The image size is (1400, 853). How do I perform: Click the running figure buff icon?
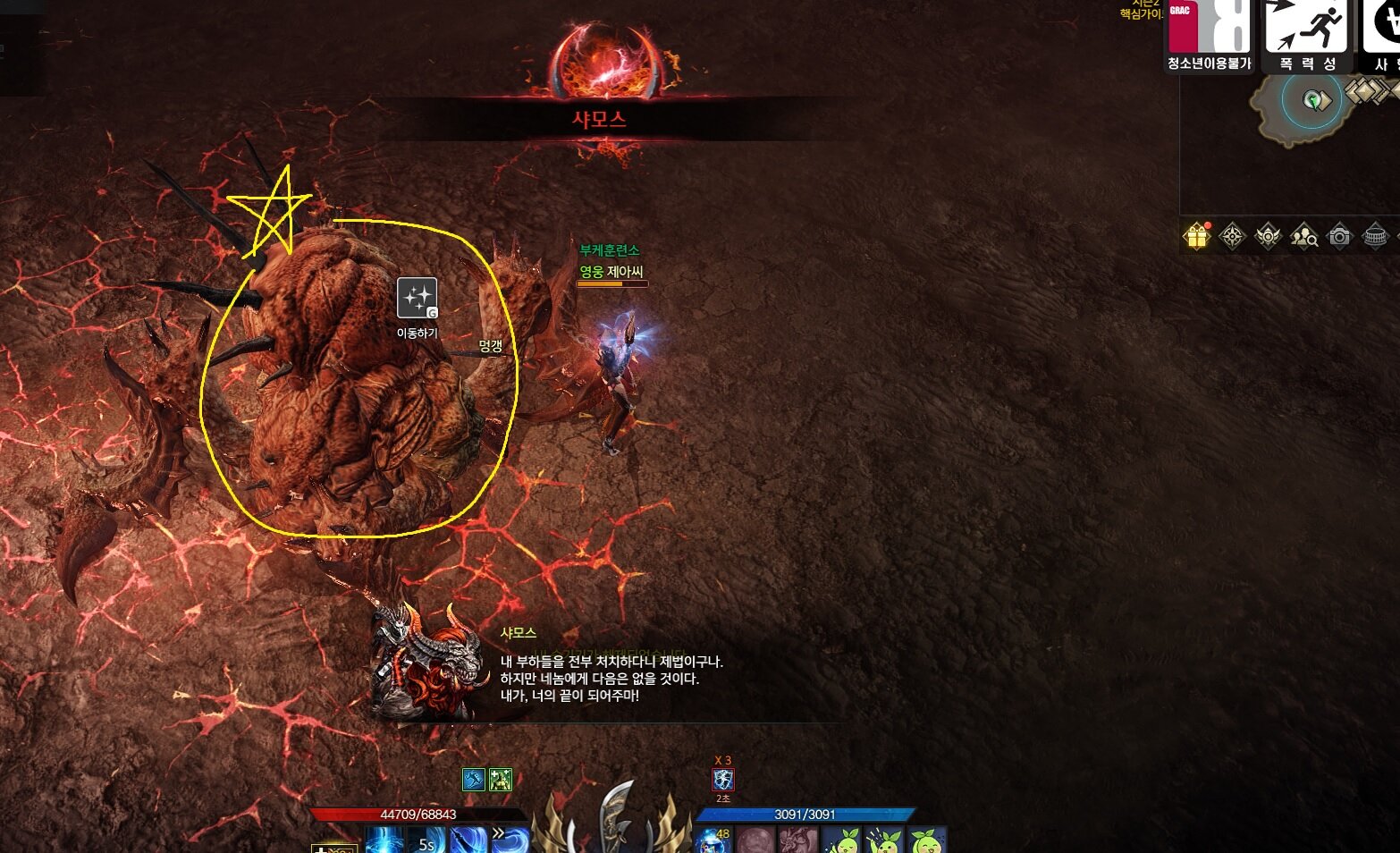pos(474,780)
